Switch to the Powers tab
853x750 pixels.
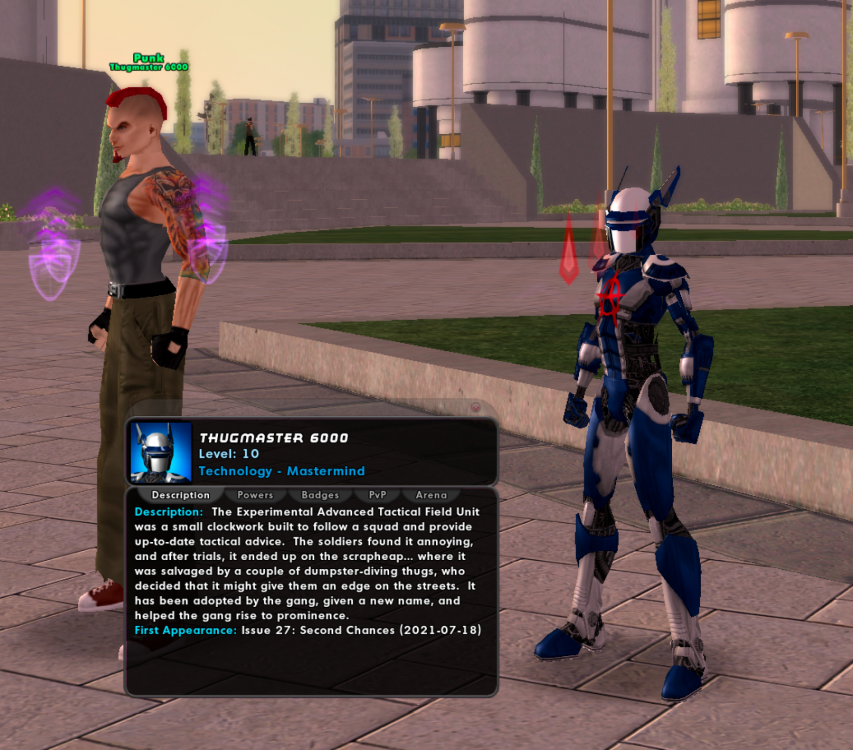pos(255,495)
